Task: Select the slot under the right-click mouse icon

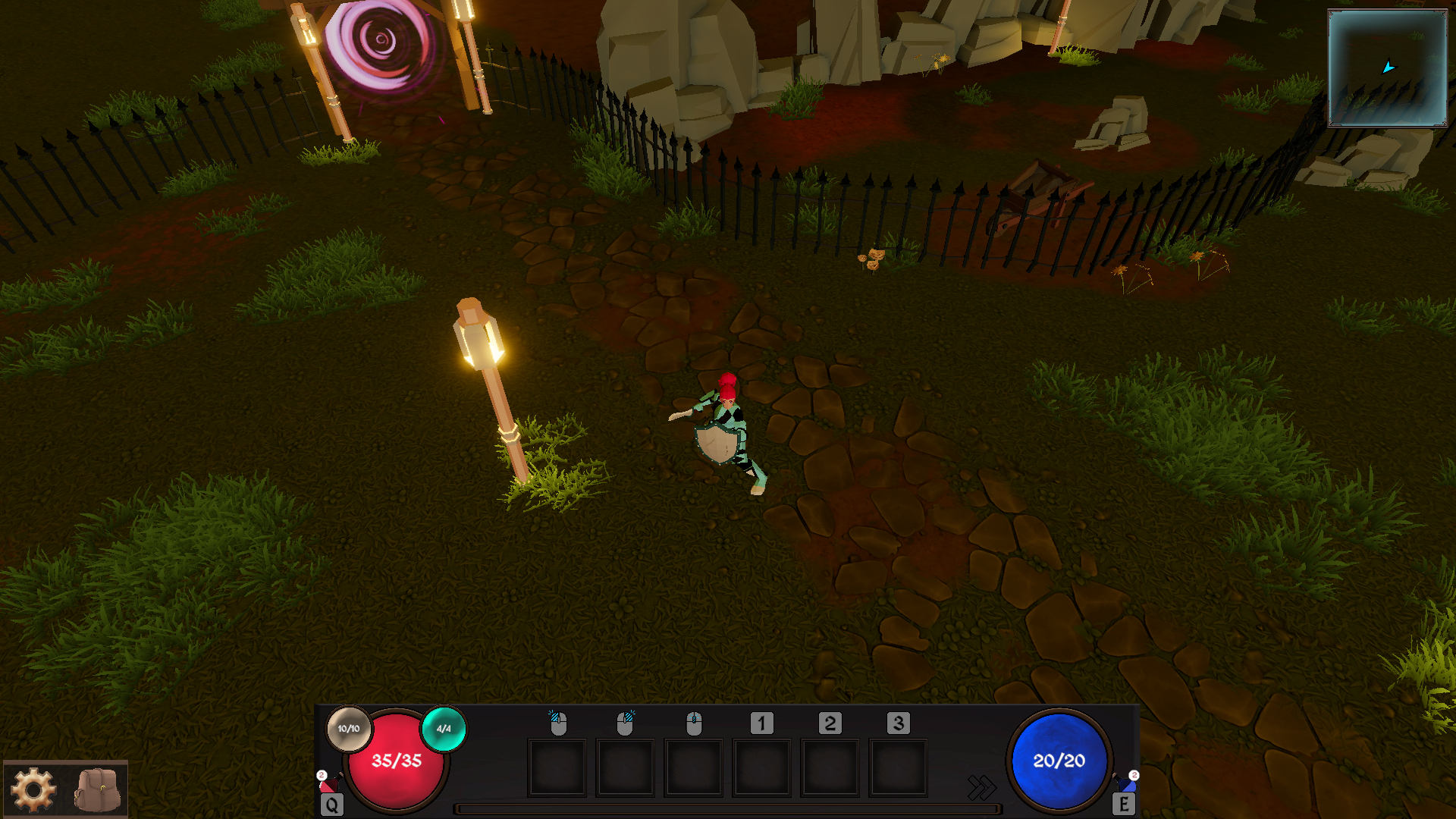Action: (x=625, y=768)
